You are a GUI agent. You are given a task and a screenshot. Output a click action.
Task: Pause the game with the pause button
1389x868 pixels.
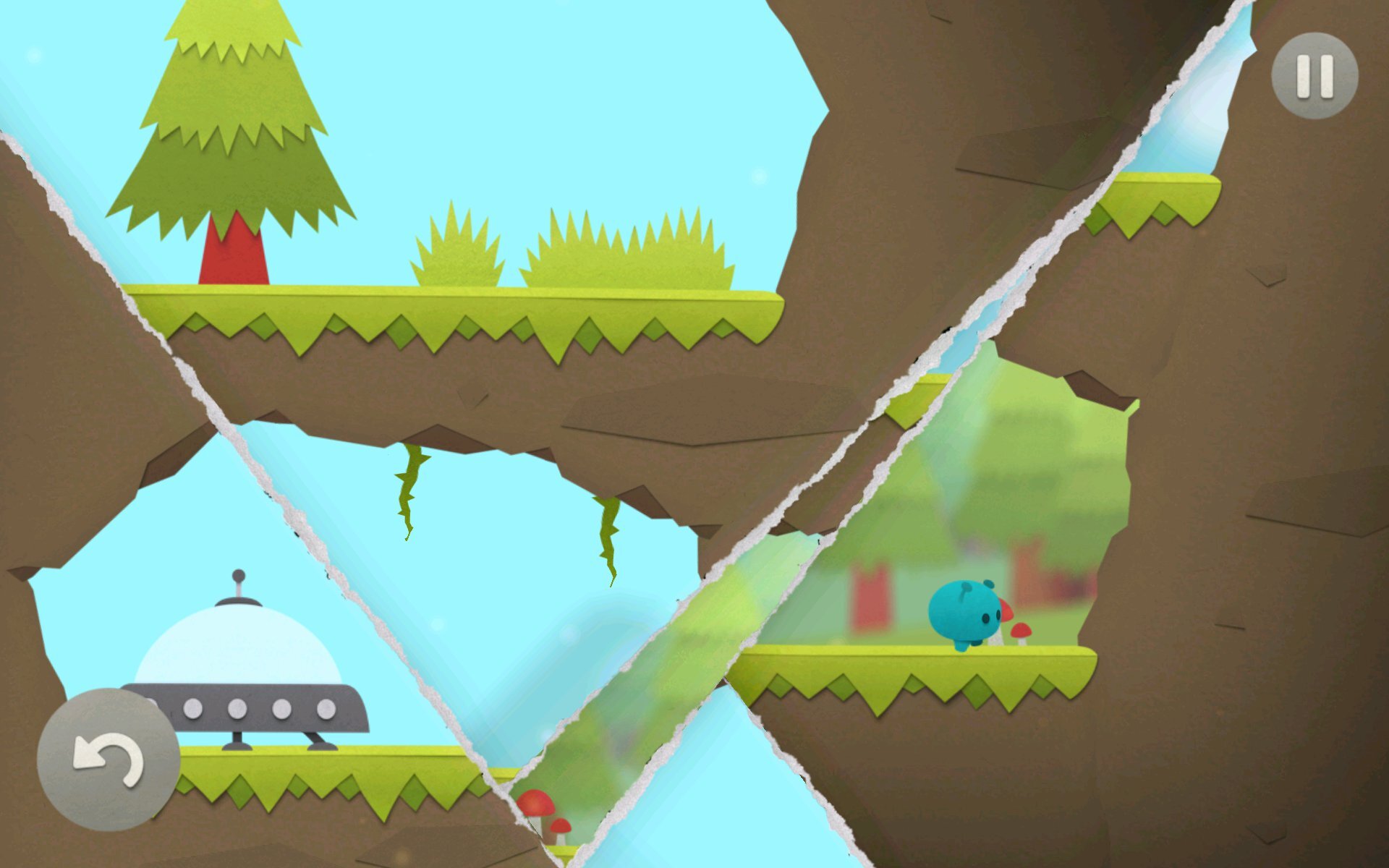(x=1314, y=75)
